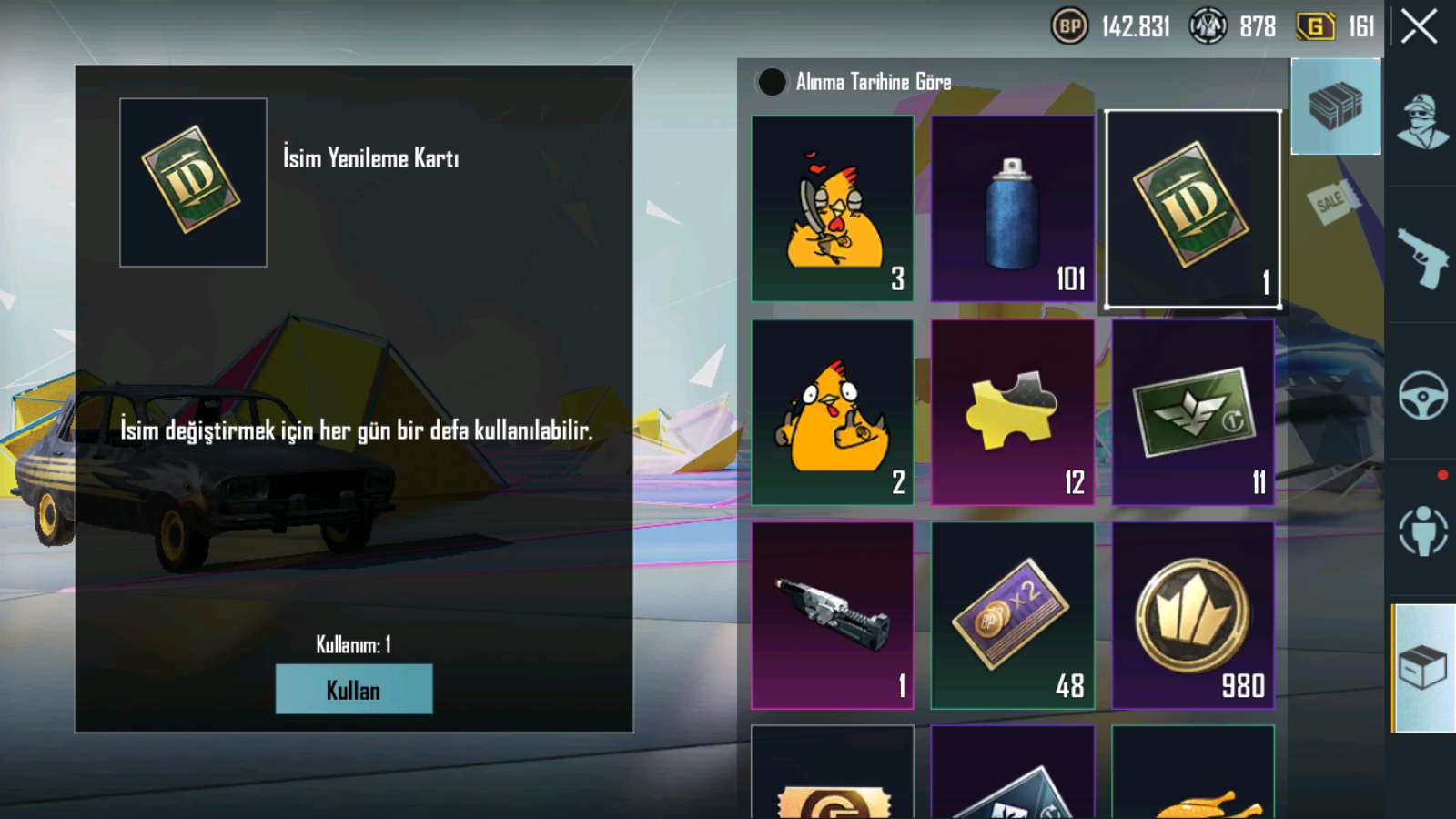Use the name change card with Kullan

(x=354, y=689)
